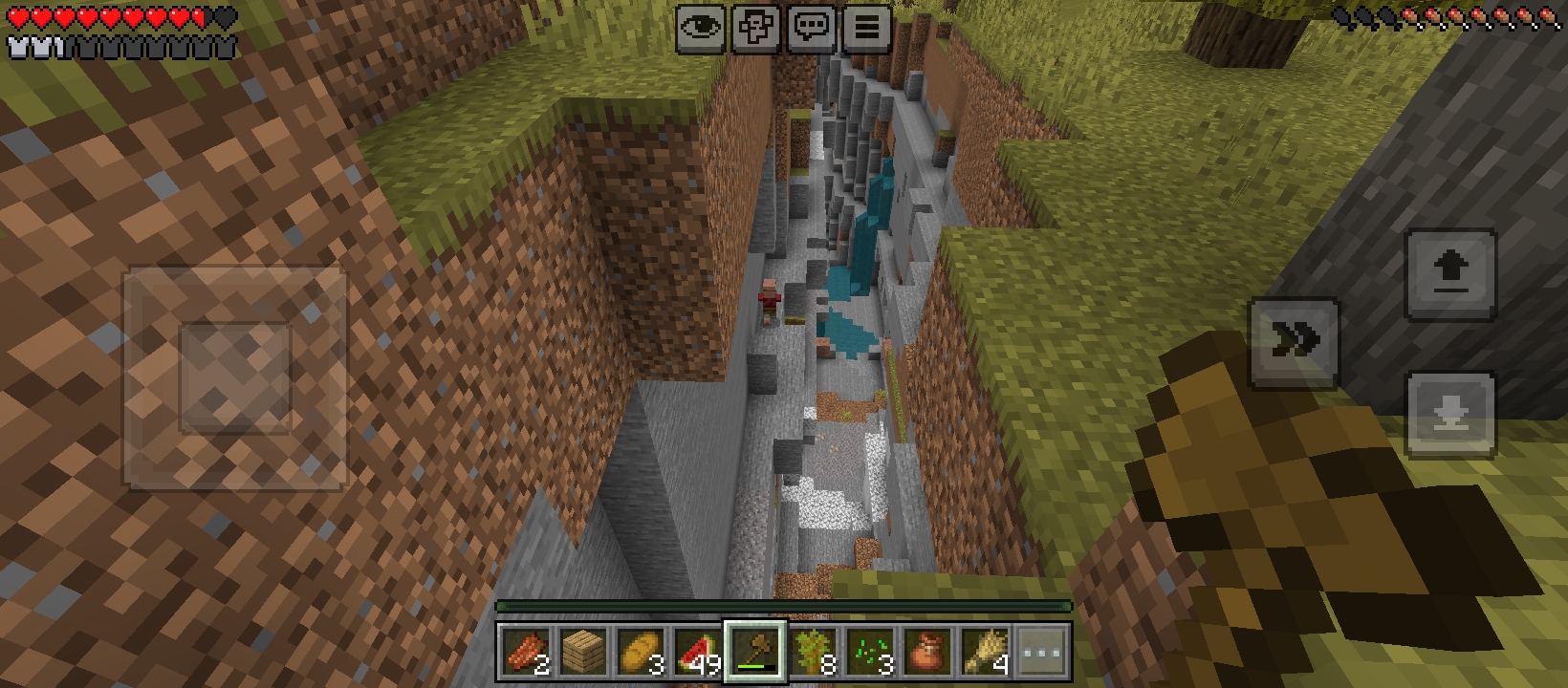Choose the bread in the hotbar
This screenshot has width=1568, height=688.
coord(640,653)
